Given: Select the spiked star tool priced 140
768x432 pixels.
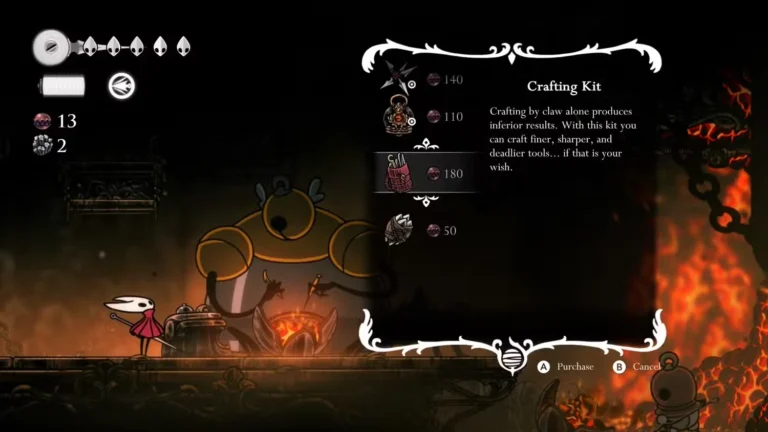Looking at the screenshot, I should (400, 74).
